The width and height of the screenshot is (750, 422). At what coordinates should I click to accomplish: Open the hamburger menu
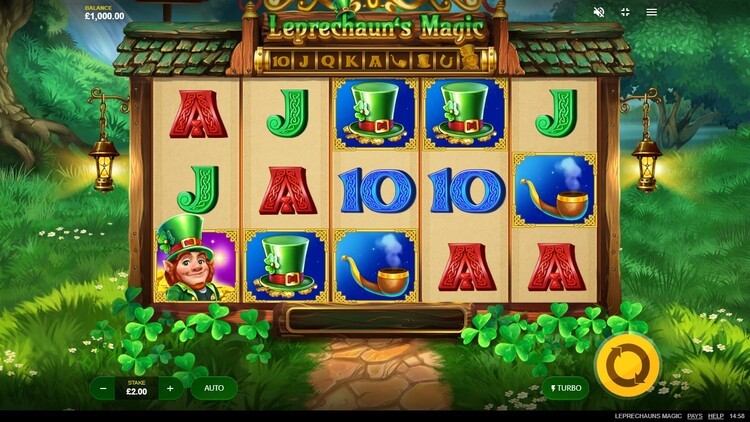652,12
